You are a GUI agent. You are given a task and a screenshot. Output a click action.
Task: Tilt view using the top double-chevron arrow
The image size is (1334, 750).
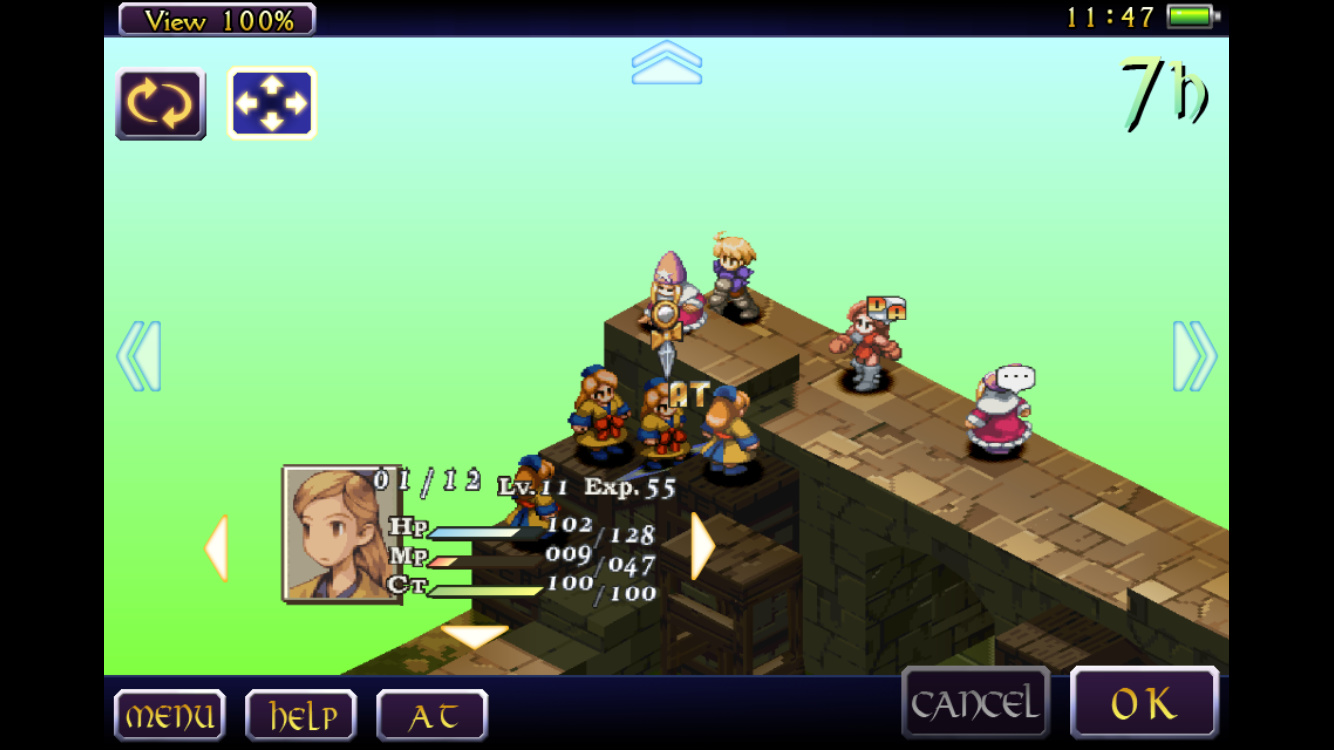click(x=666, y=62)
